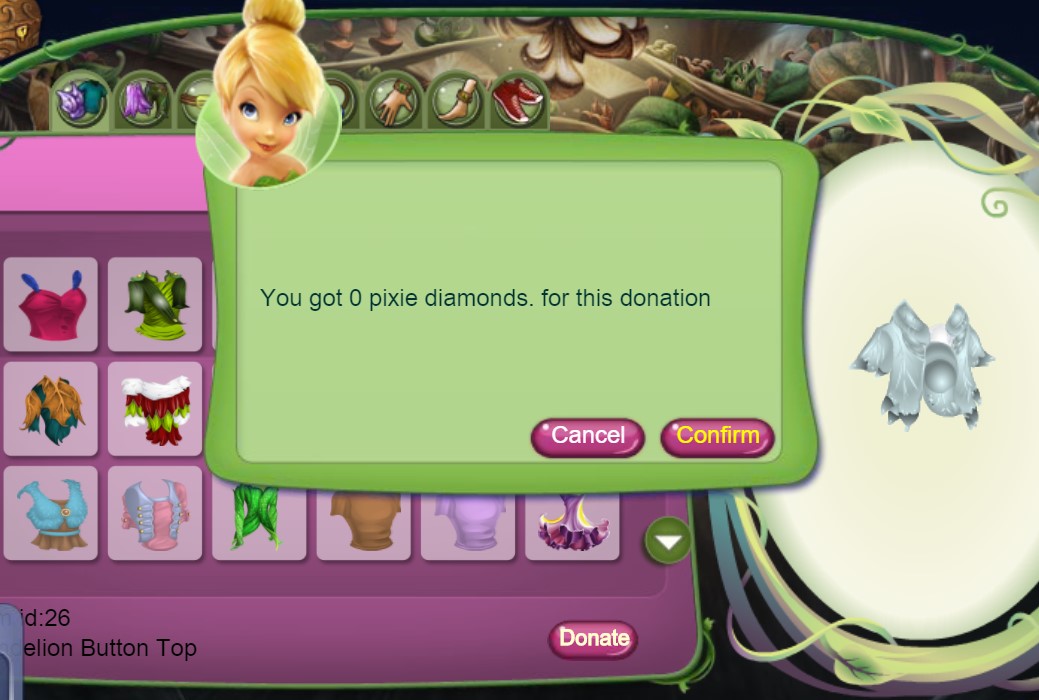
Task: Open the gloves tab with hand icon
Action: coord(393,102)
